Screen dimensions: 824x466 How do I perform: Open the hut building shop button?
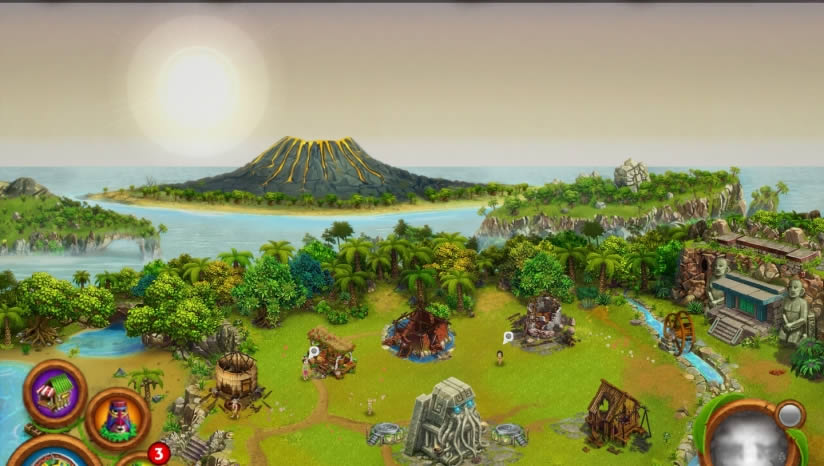coord(56,391)
